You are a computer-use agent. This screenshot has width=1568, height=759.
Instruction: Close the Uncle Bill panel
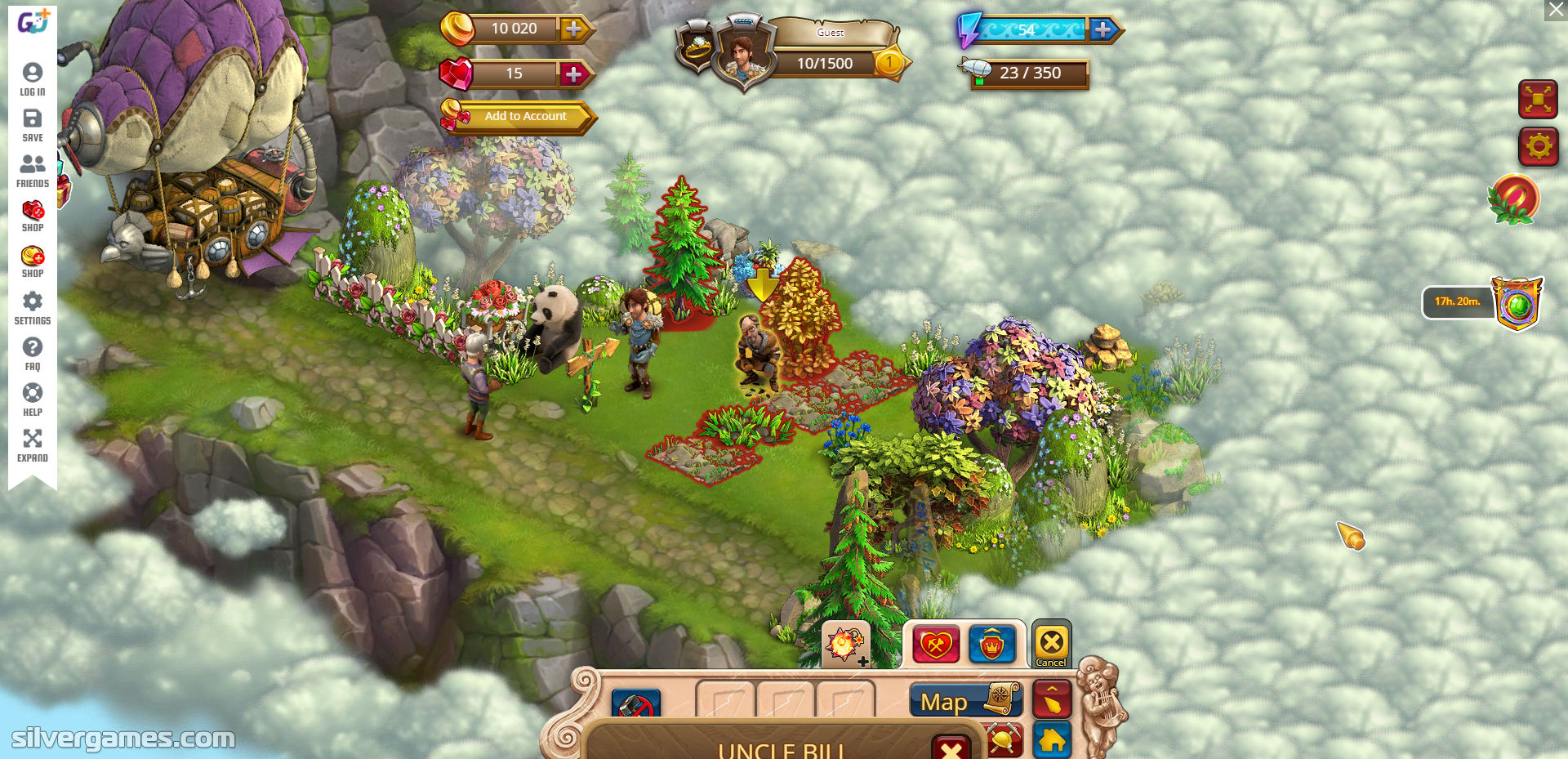pyautogui.click(x=951, y=748)
